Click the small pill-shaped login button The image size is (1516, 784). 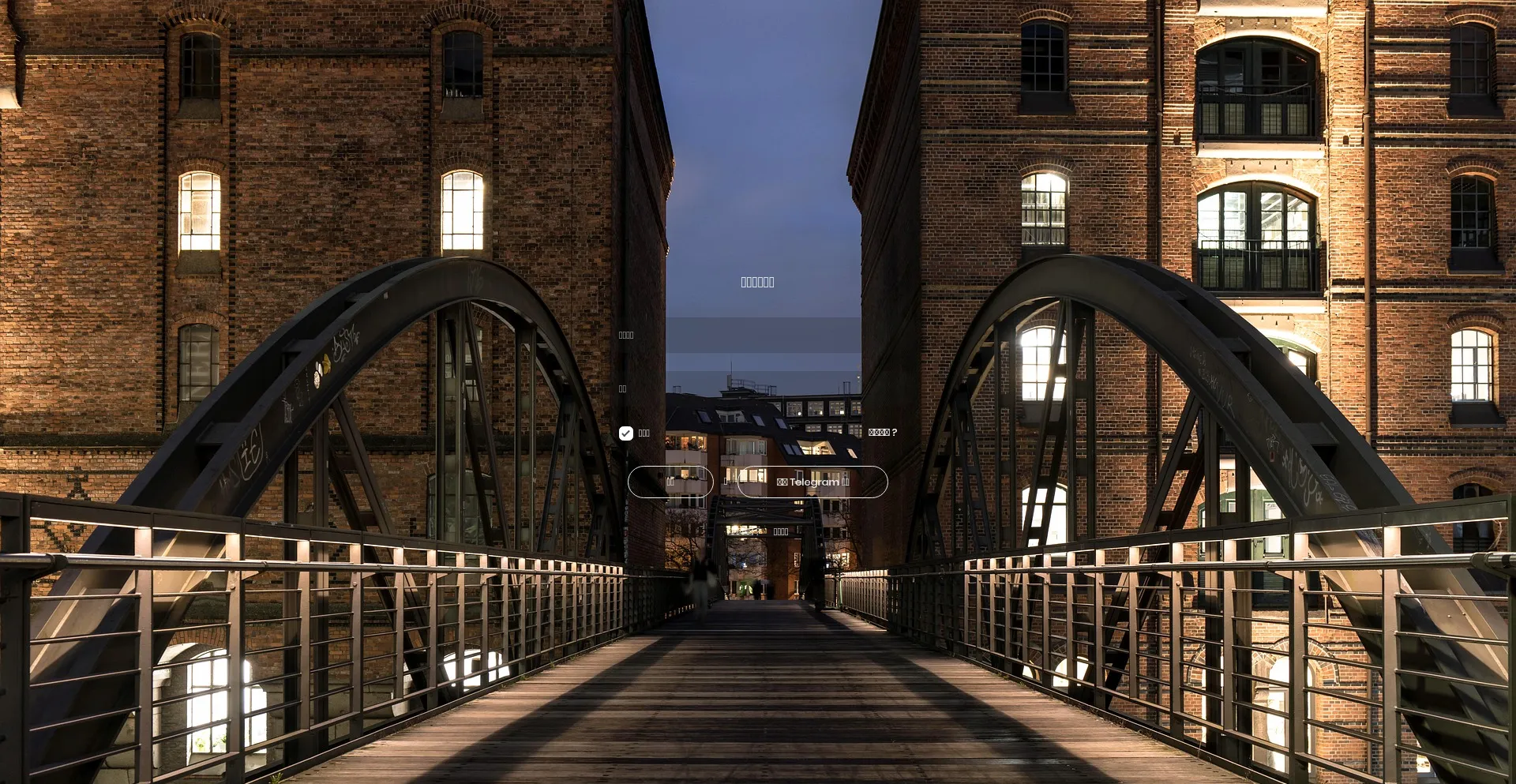[x=670, y=482]
